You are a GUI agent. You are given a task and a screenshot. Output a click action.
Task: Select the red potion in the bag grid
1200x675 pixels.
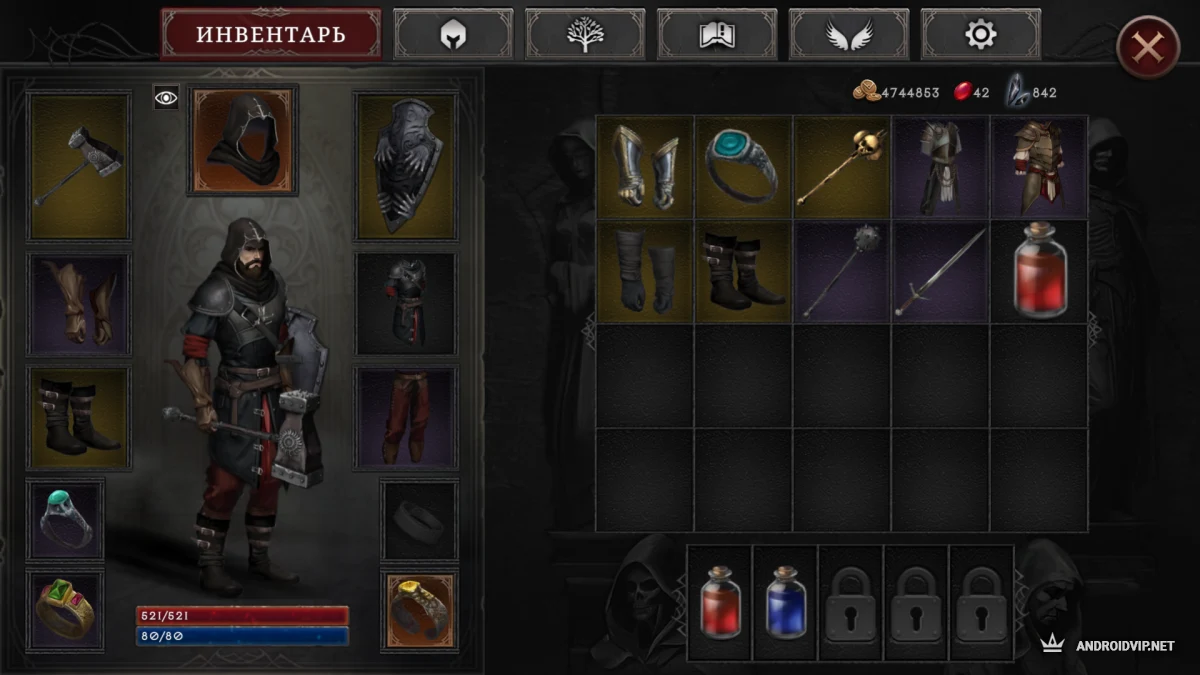pos(1039,272)
